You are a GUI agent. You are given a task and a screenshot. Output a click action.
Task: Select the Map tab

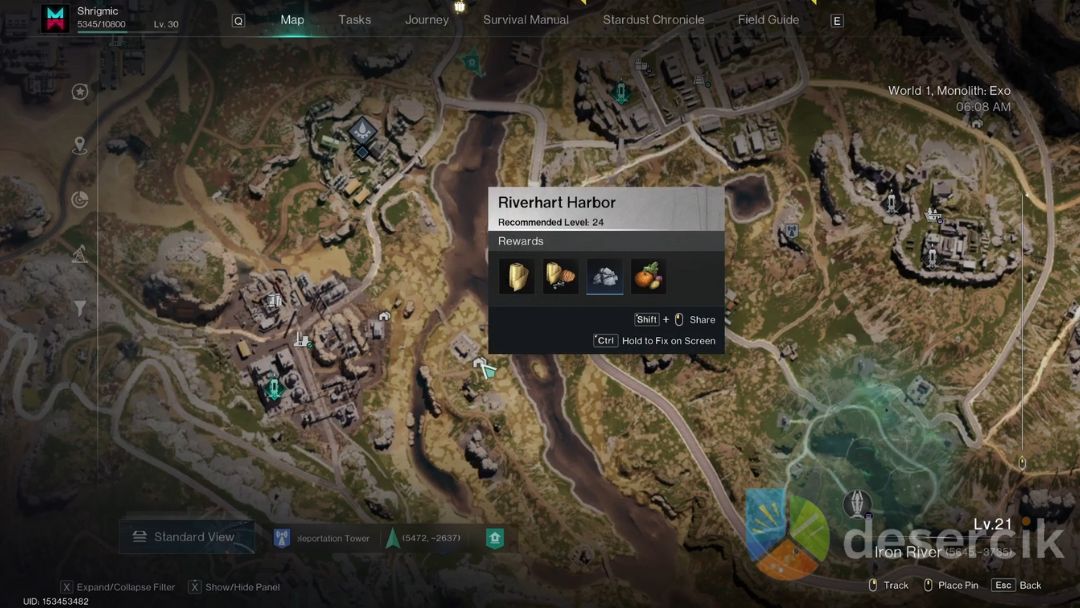point(292,20)
